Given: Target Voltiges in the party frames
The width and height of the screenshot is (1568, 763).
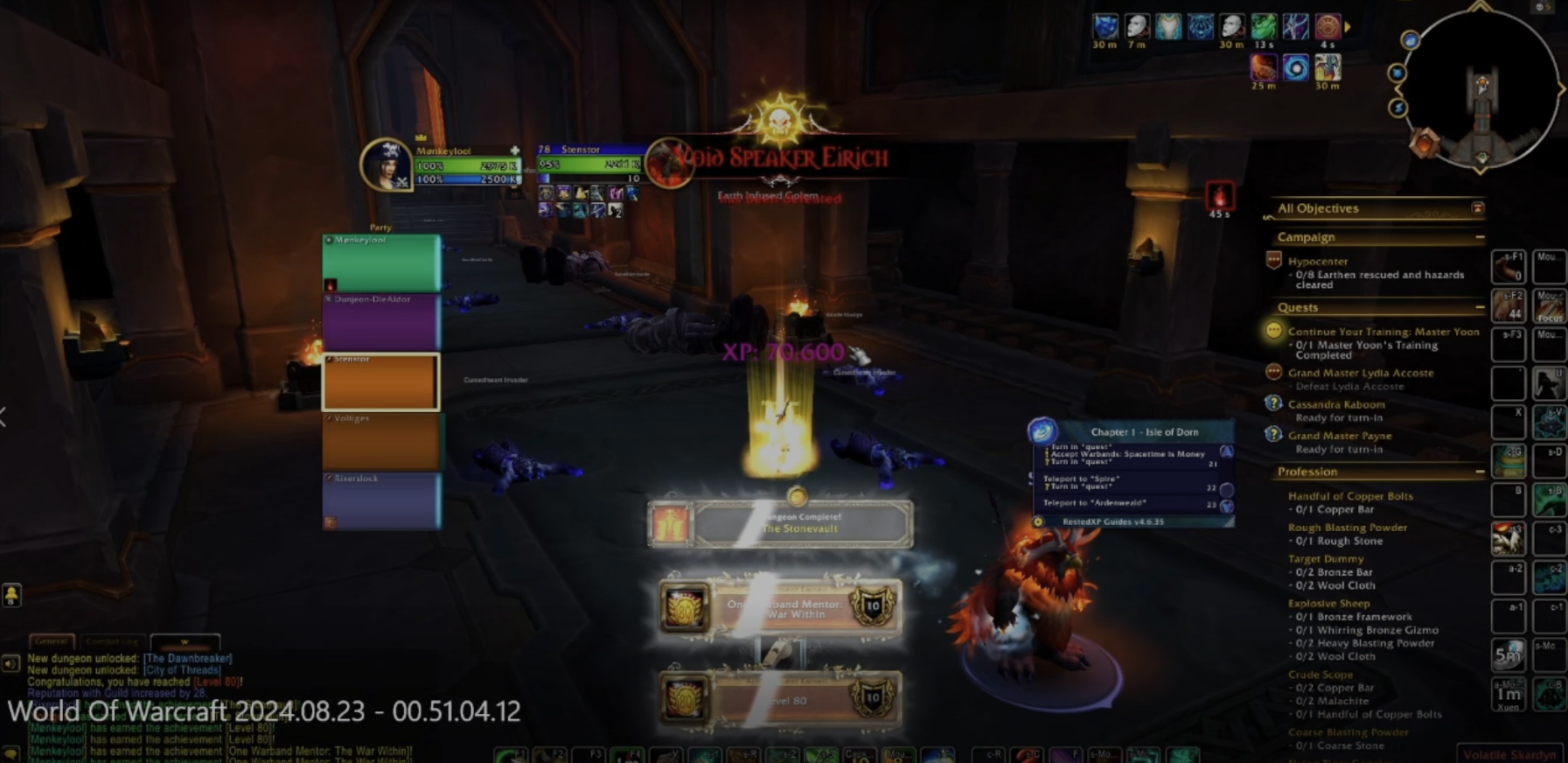Looking at the screenshot, I should click(380, 442).
